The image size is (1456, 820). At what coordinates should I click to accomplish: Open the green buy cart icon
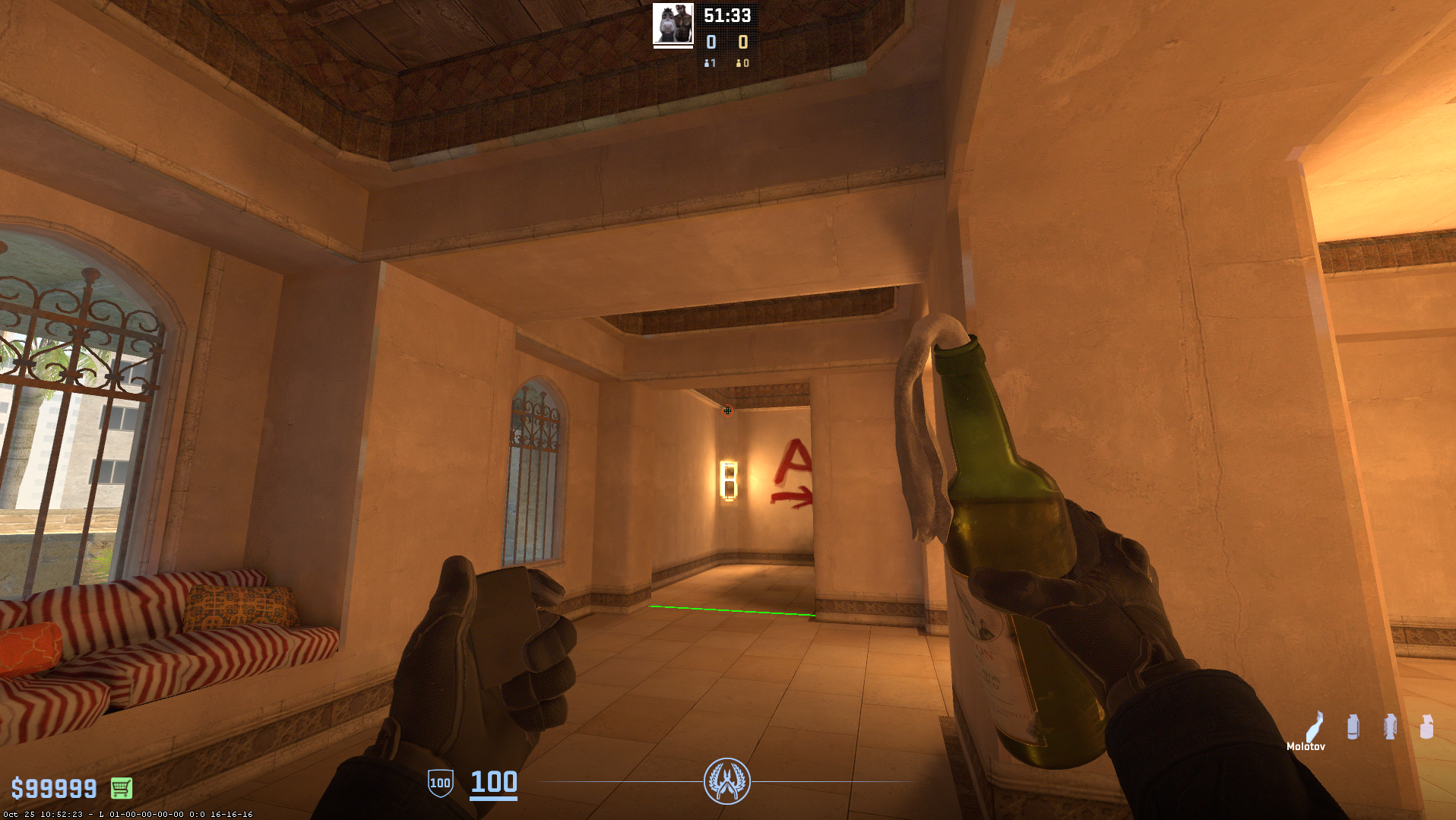(122, 788)
